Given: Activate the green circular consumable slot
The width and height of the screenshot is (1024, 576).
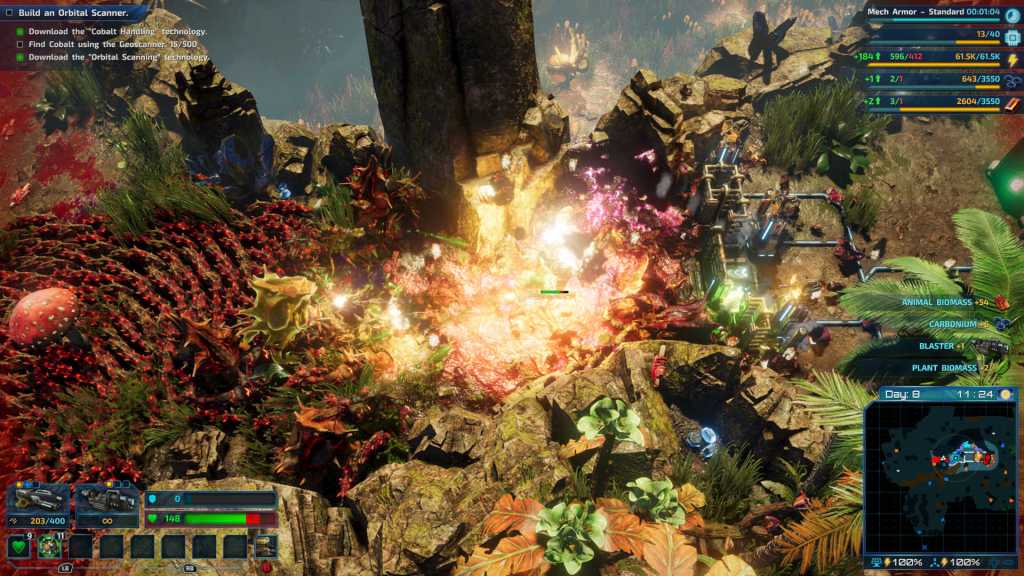Looking at the screenshot, I should (50, 547).
